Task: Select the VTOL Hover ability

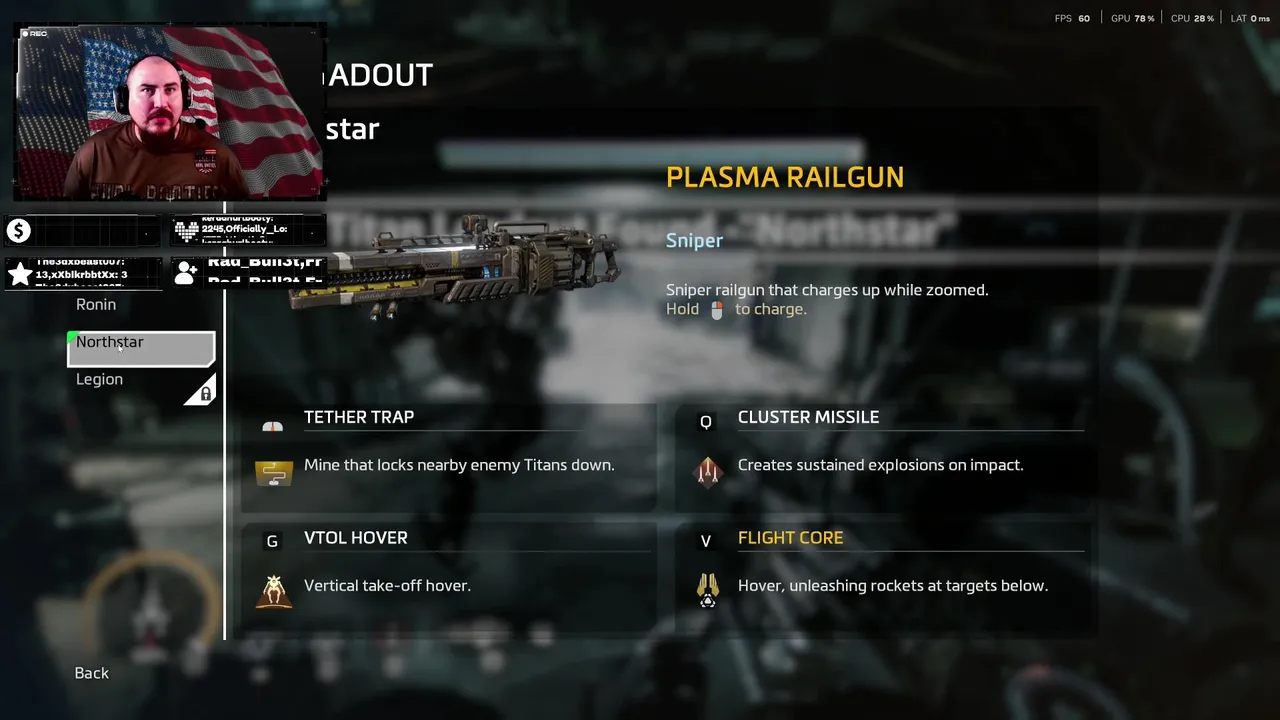Action: pyautogui.click(x=356, y=539)
